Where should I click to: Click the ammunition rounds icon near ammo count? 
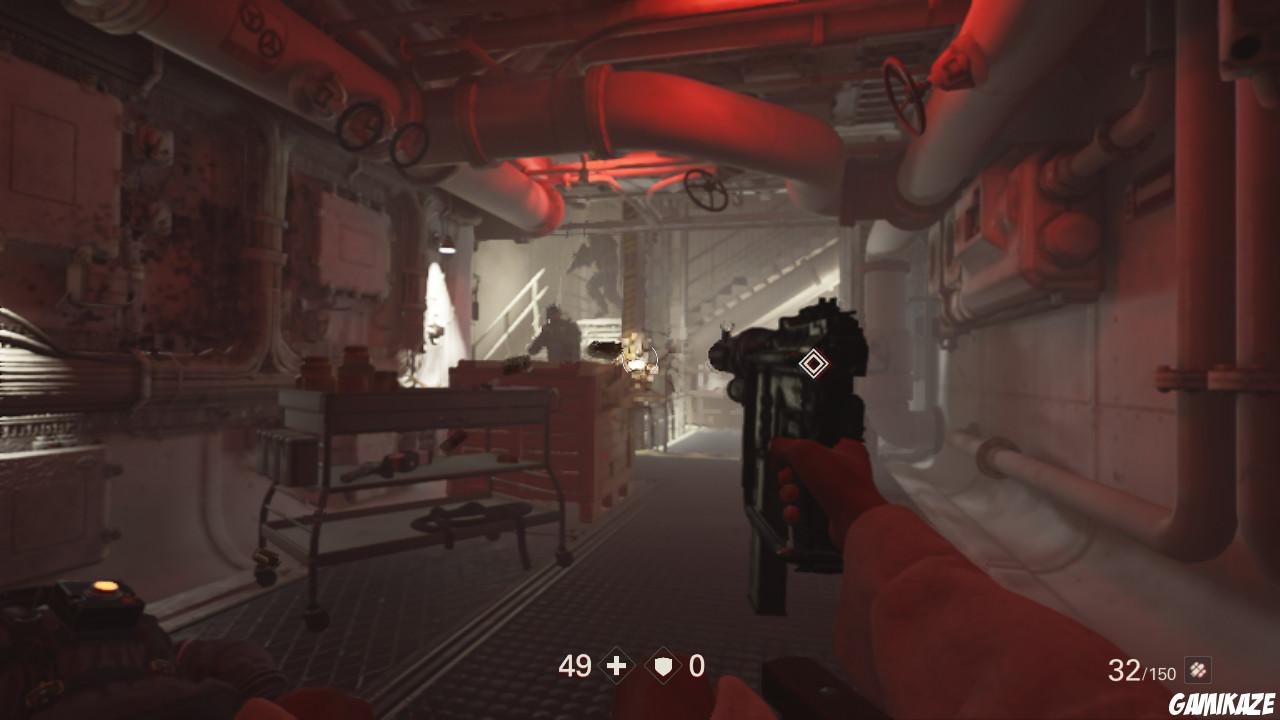(1198, 670)
